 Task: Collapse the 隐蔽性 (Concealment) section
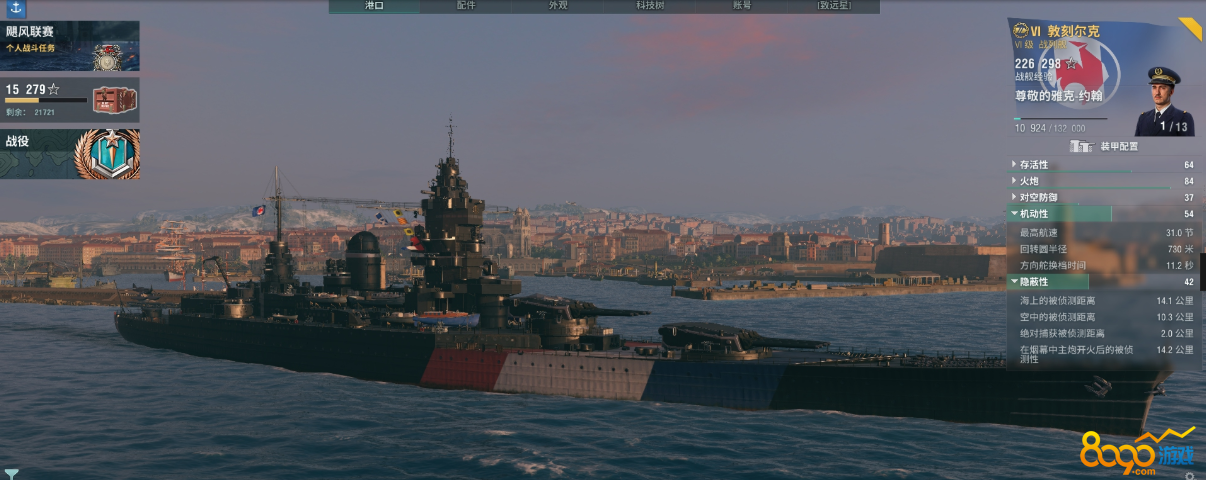coord(1034,282)
